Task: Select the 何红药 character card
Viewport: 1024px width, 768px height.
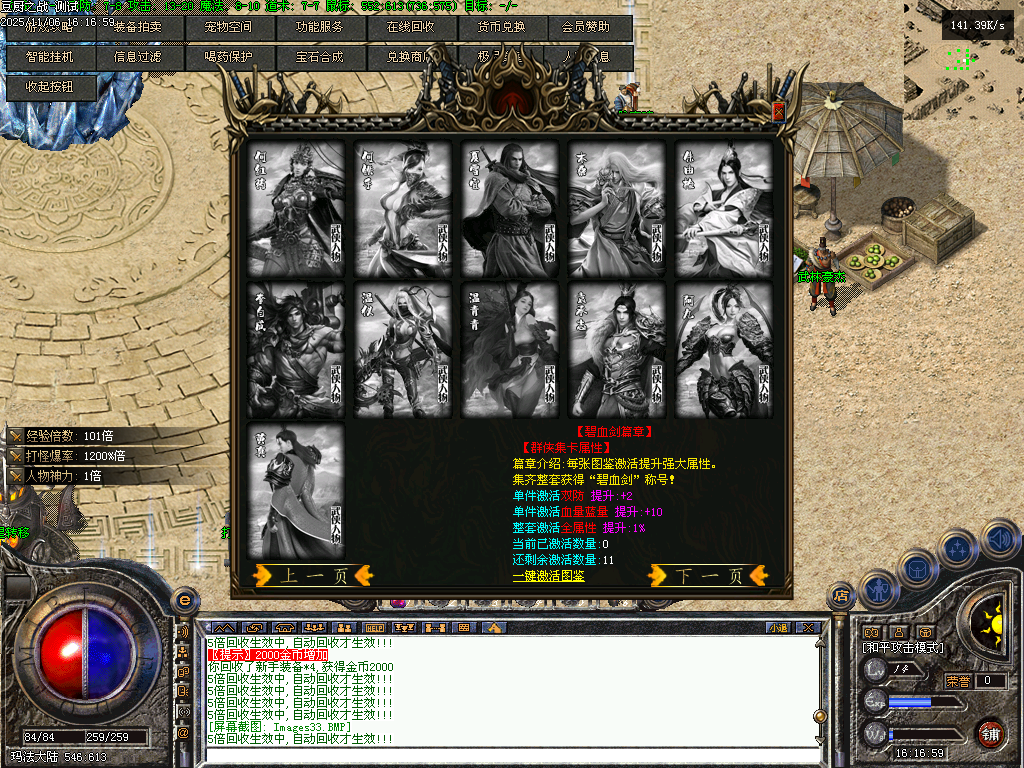Action: tap(296, 209)
